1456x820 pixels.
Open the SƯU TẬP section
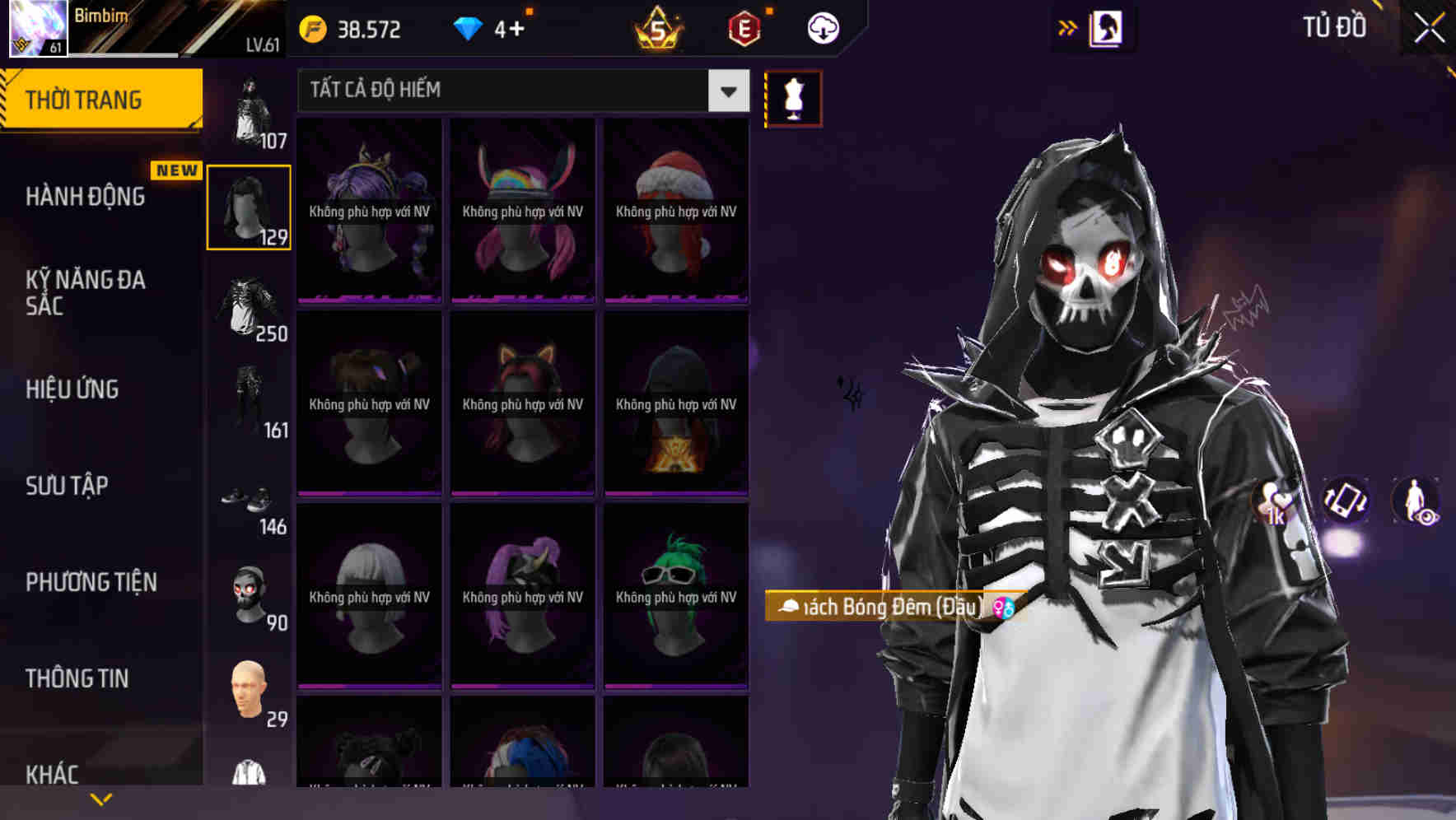(66, 486)
